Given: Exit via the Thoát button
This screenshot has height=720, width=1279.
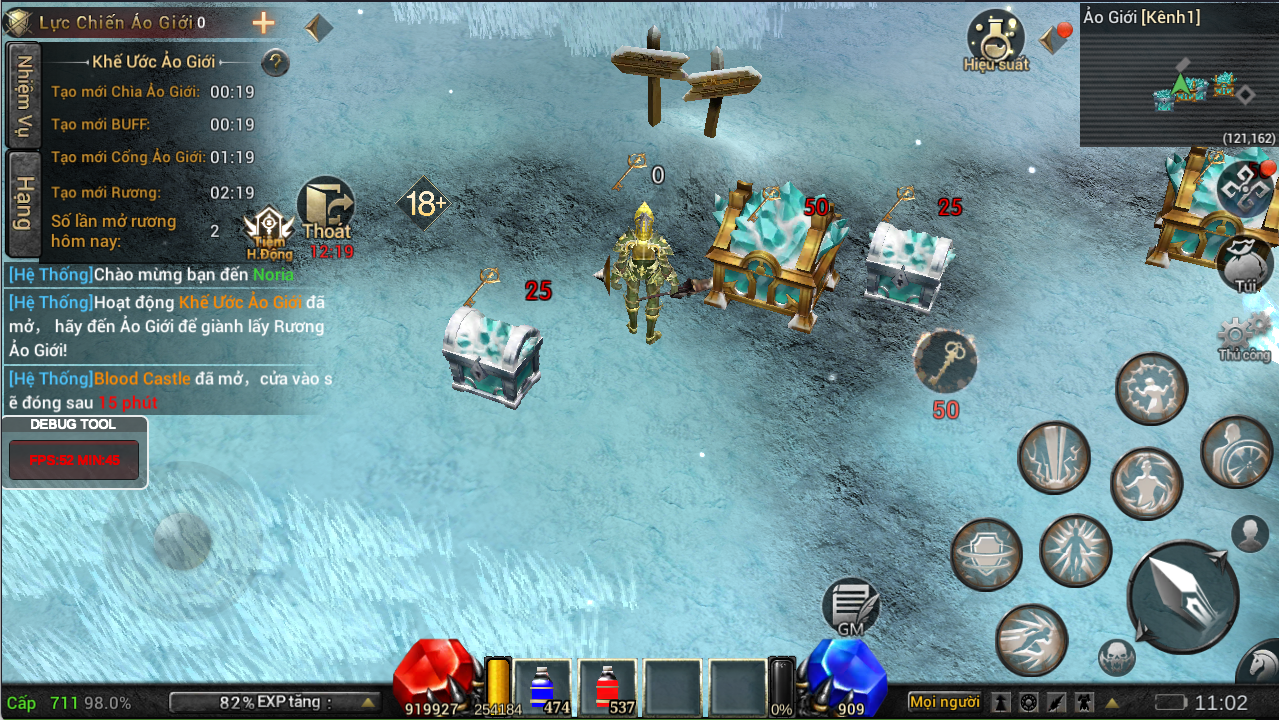Looking at the screenshot, I should 326,212.
